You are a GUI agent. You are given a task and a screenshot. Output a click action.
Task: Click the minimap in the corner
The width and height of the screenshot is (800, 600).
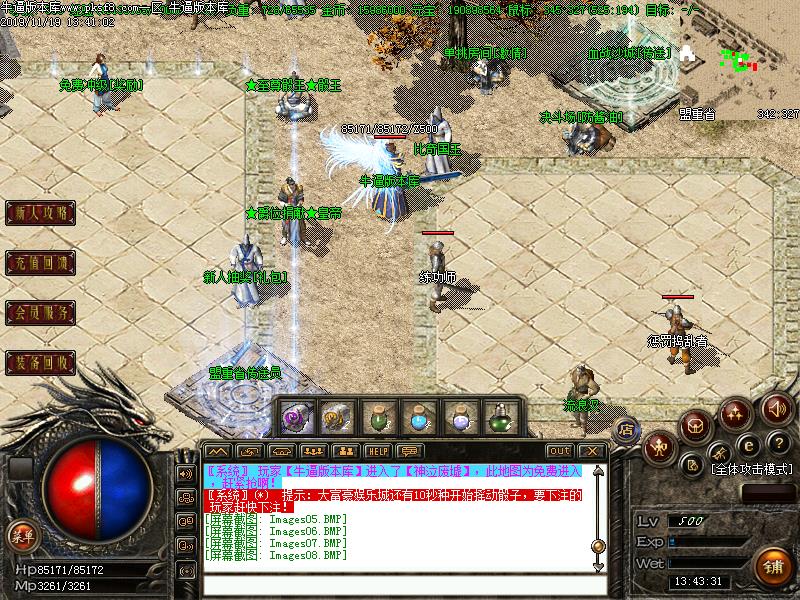[x=742, y=62]
